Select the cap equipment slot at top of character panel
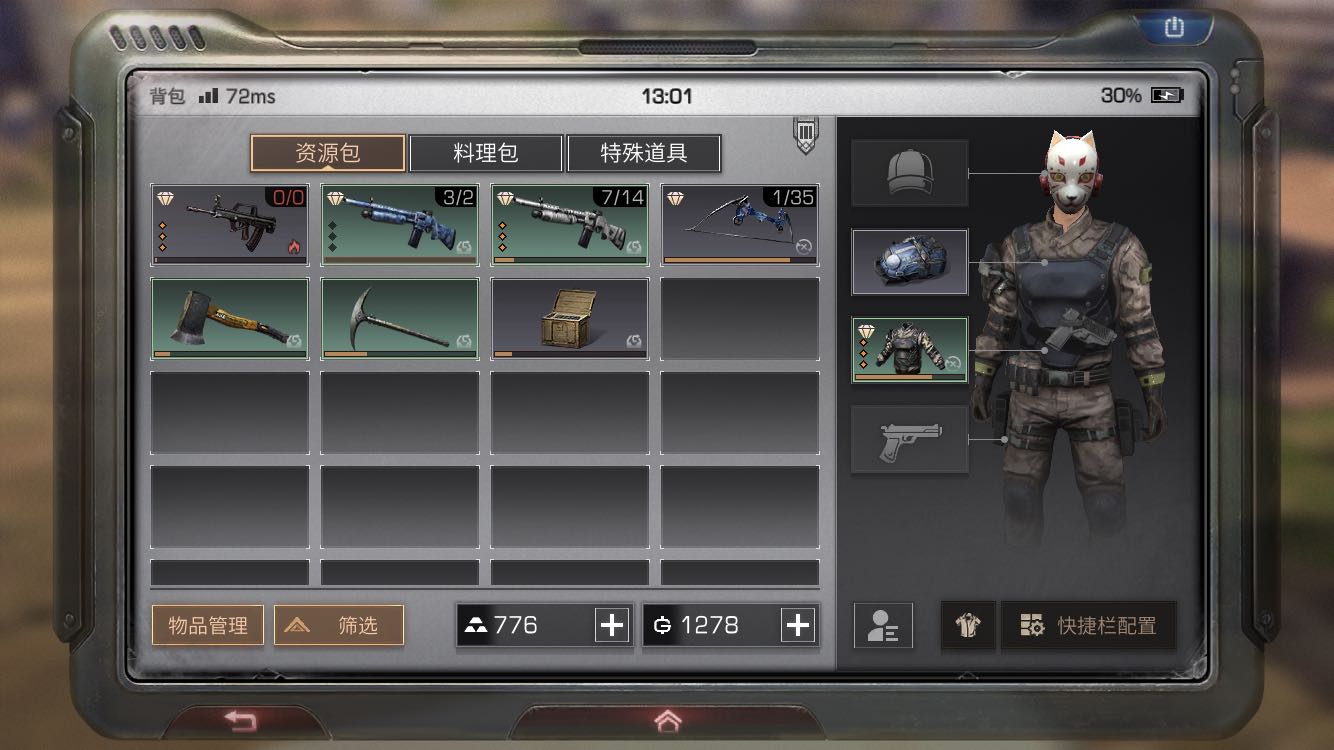Screen dimensions: 1334x750 pos(909,170)
